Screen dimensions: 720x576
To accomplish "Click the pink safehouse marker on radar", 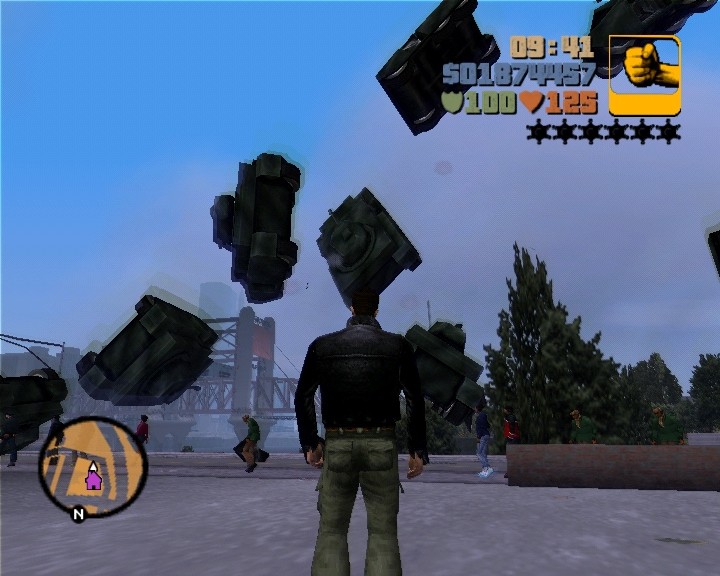I will tap(93, 479).
